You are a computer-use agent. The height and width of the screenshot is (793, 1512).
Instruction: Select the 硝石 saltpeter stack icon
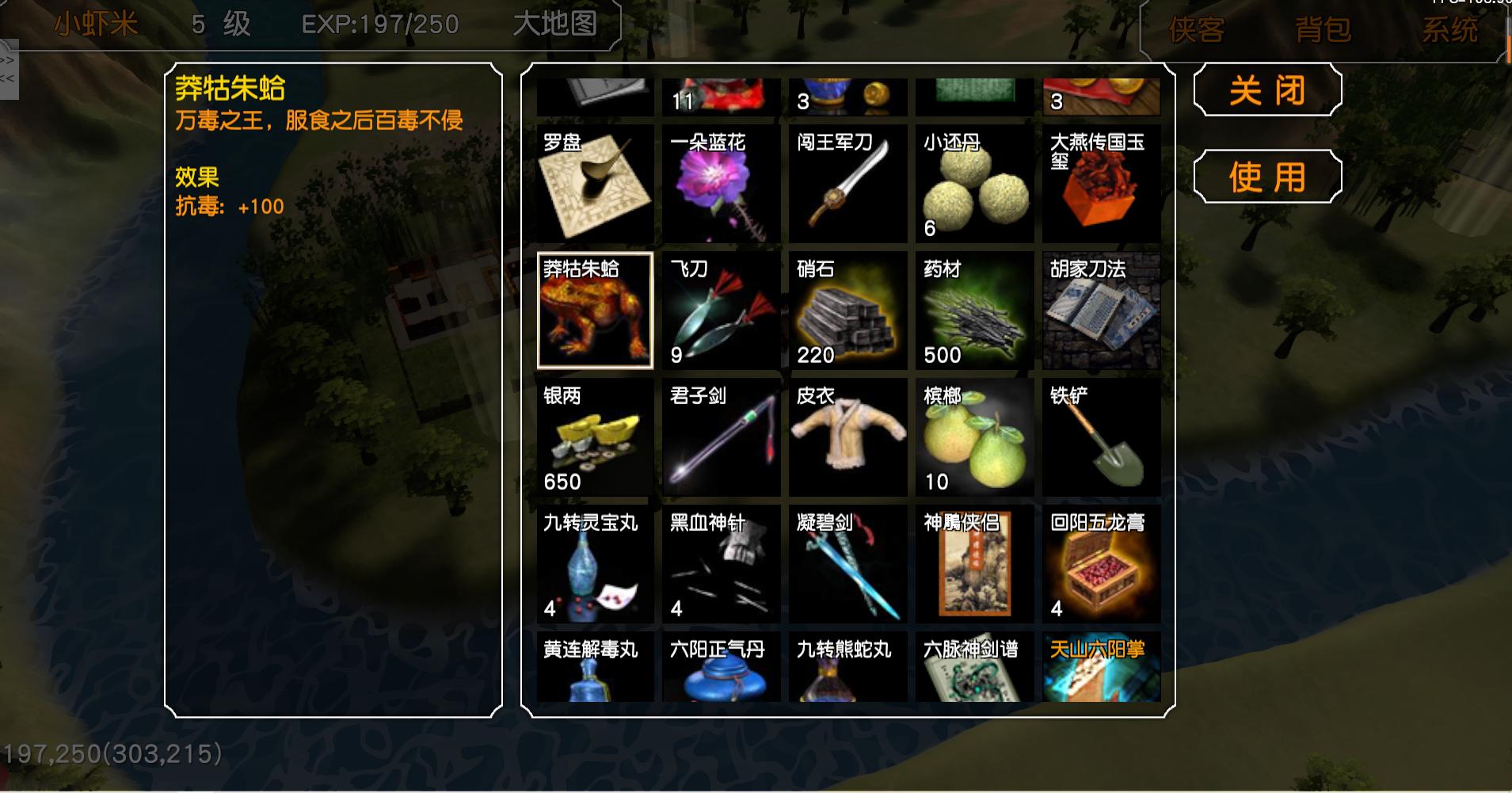pos(848,311)
